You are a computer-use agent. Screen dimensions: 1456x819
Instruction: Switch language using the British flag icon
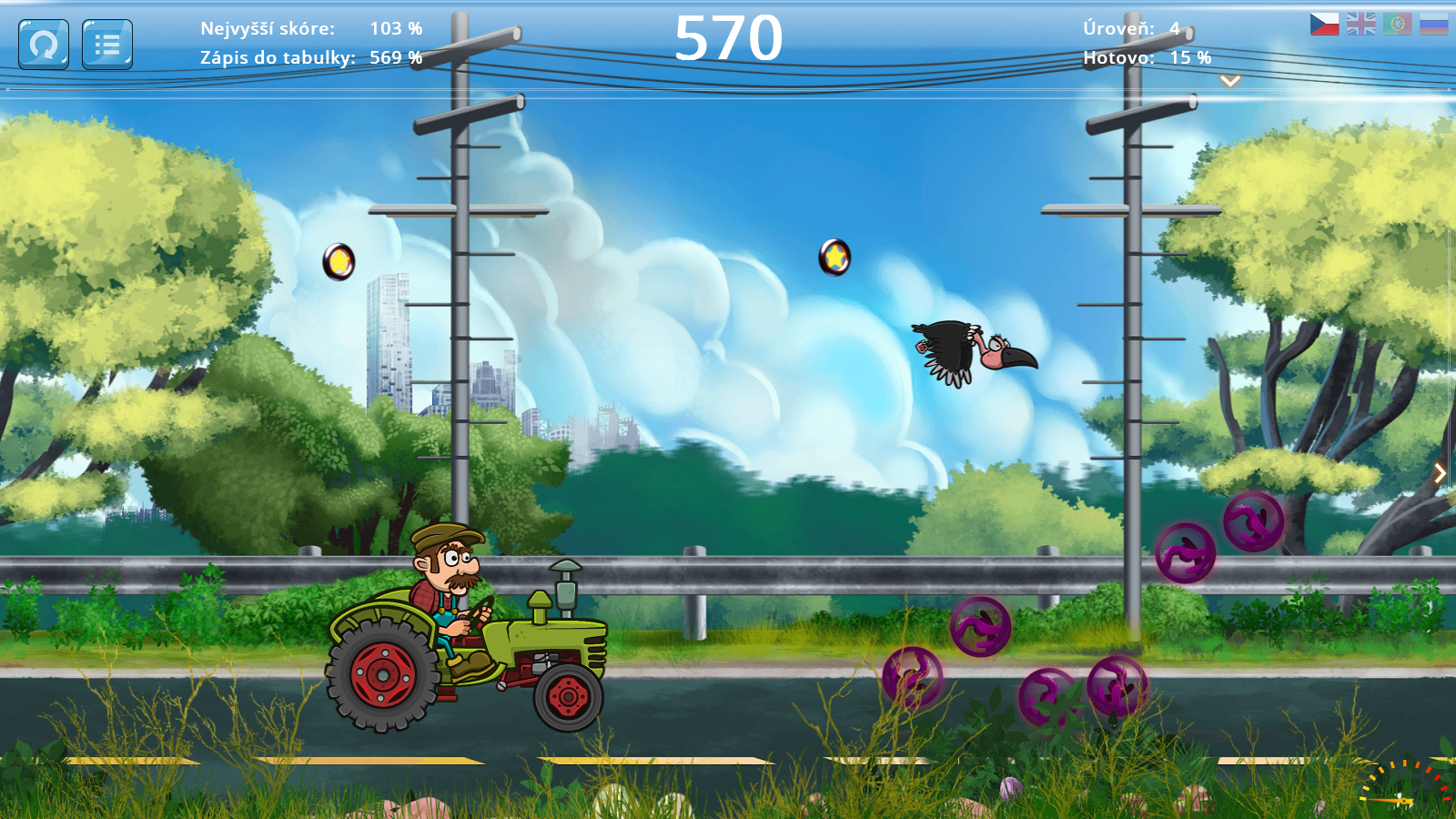coord(1361,24)
